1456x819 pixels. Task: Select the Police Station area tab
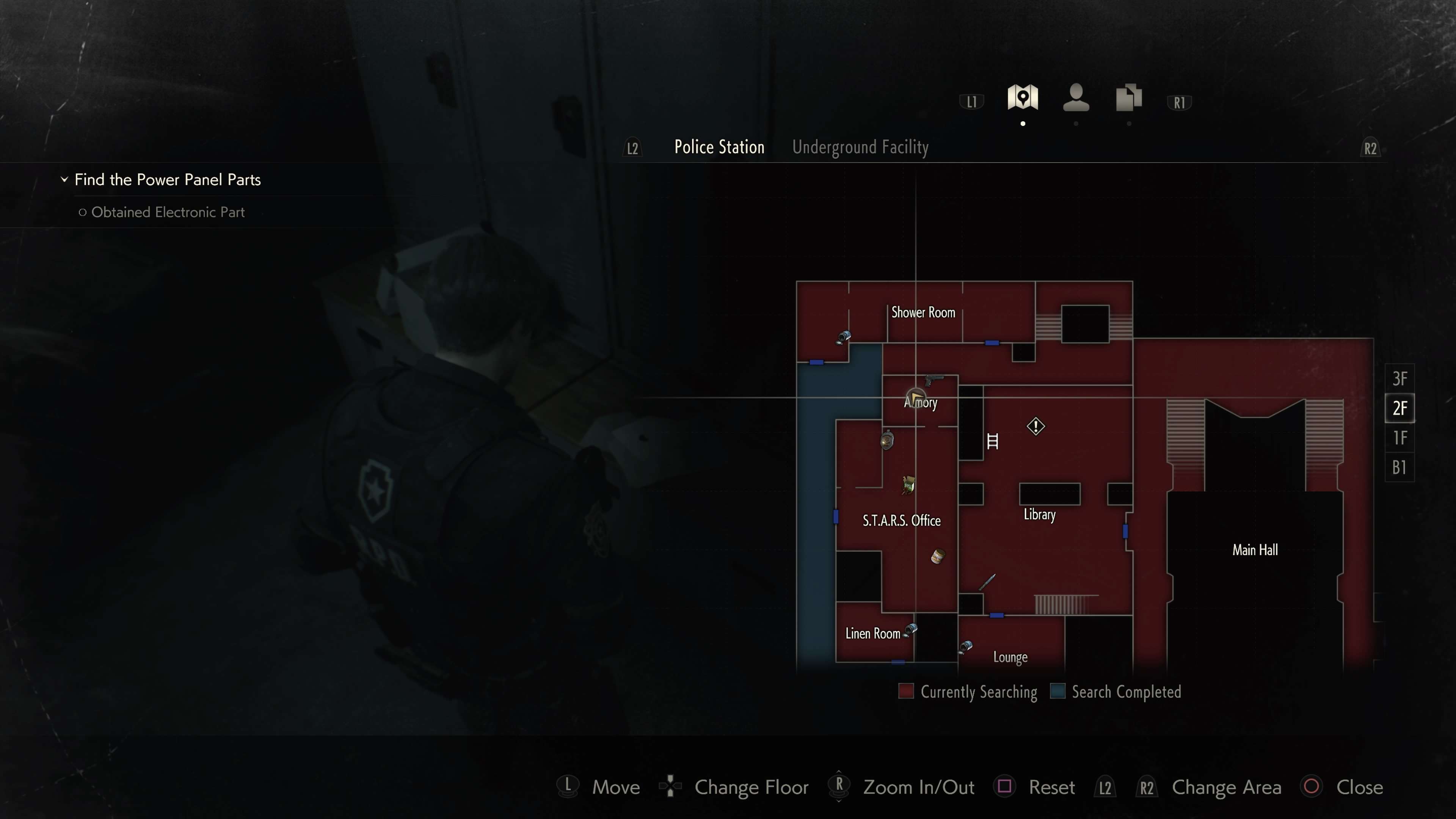[719, 147]
